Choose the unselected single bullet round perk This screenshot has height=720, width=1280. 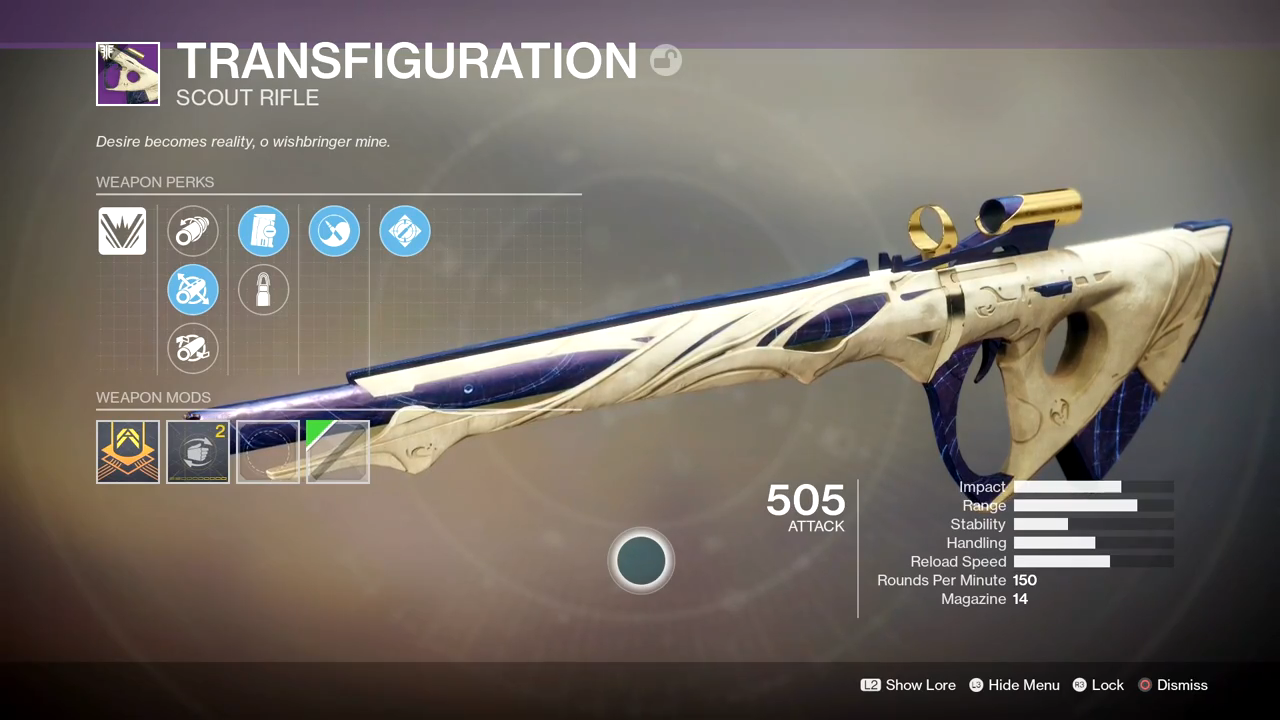[x=264, y=291]
